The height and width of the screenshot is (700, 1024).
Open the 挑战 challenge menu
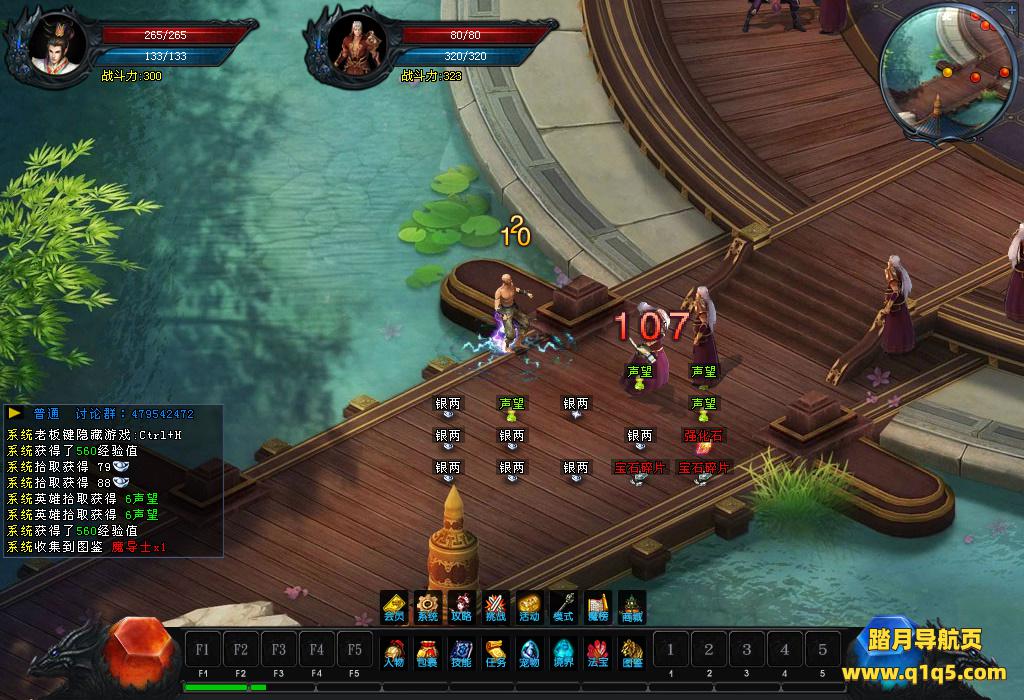coord(496,607)
